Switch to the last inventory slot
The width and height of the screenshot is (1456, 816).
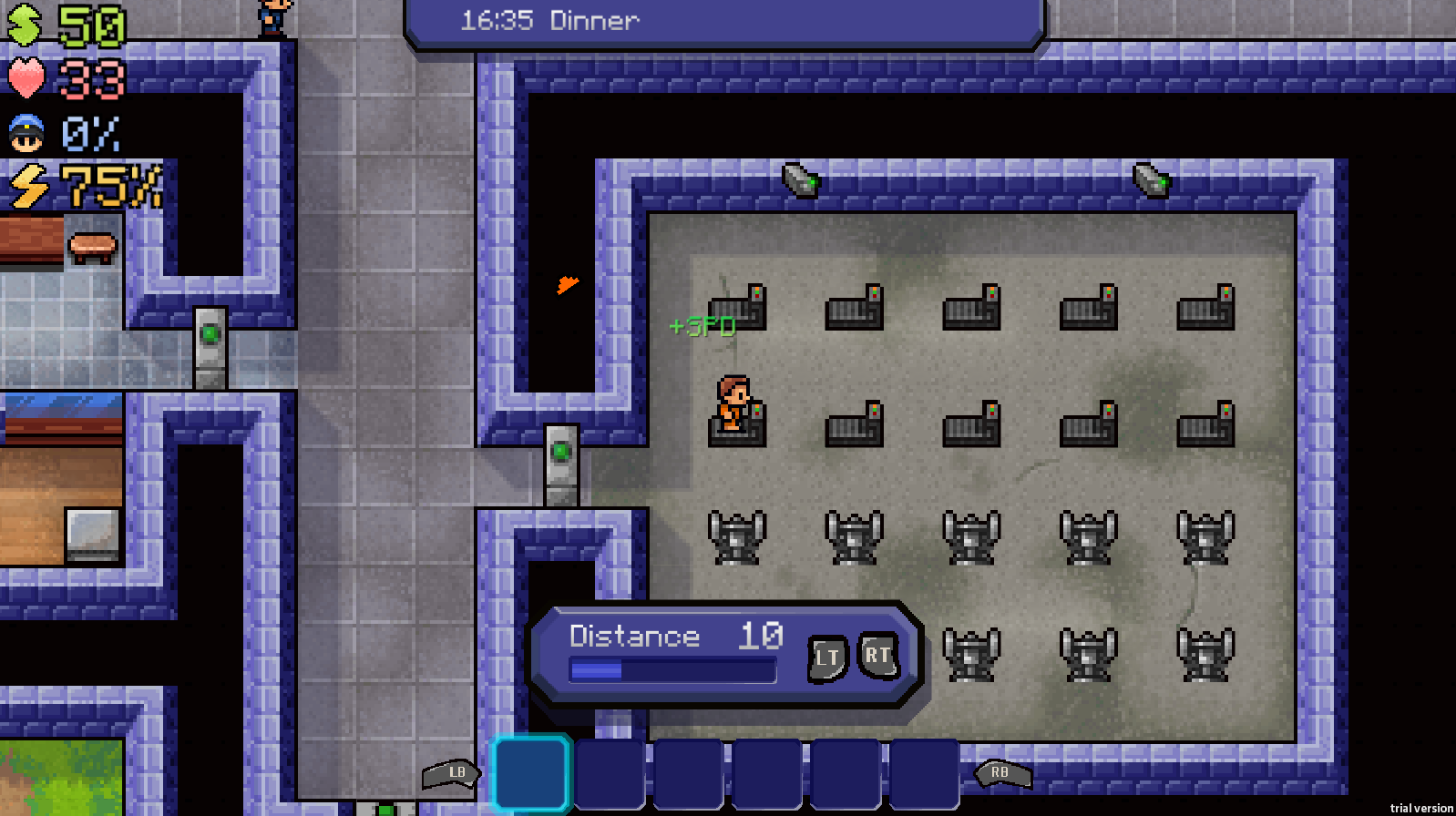click(x=923, y=772)
